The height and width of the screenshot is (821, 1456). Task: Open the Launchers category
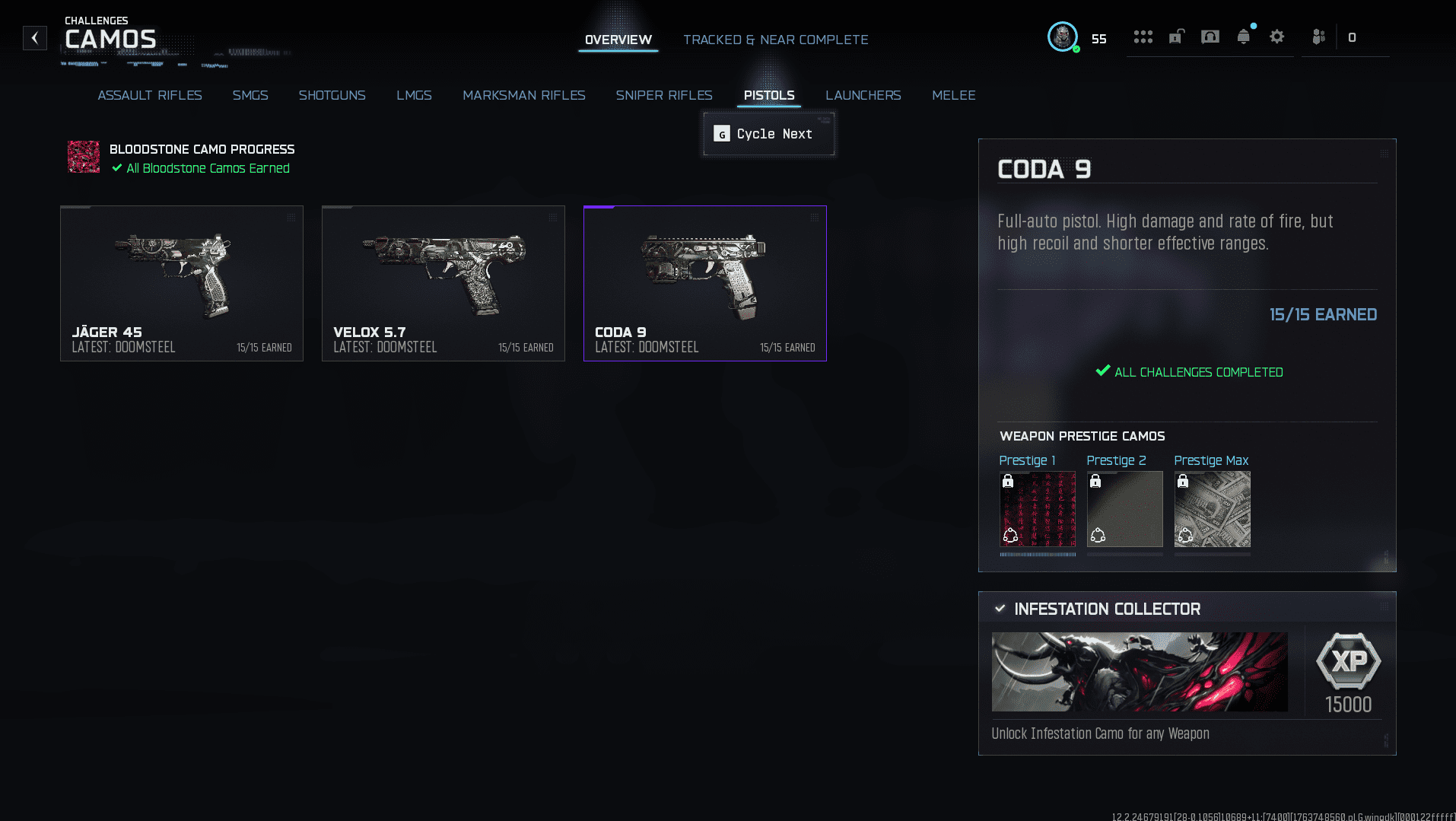[863, 95]
